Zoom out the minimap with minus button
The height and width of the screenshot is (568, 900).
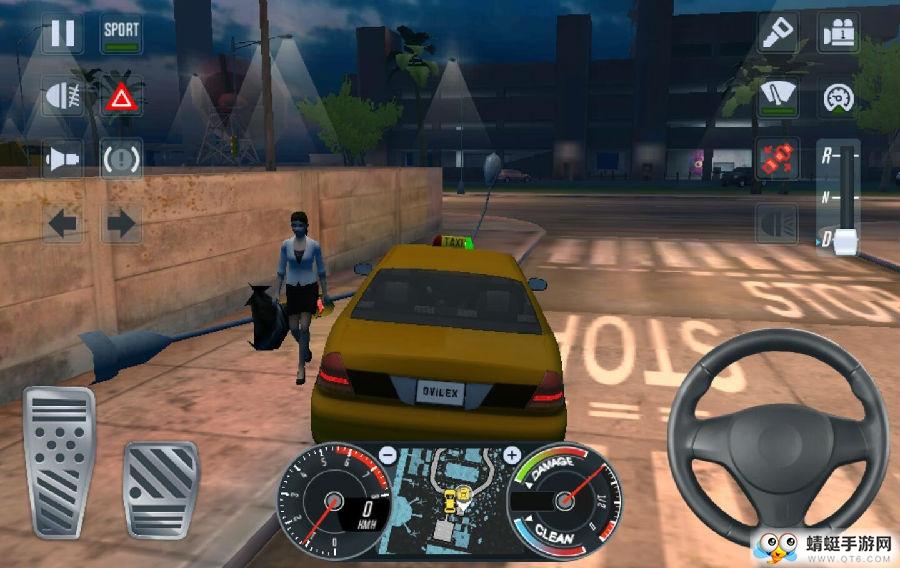(x=387, y=455)
